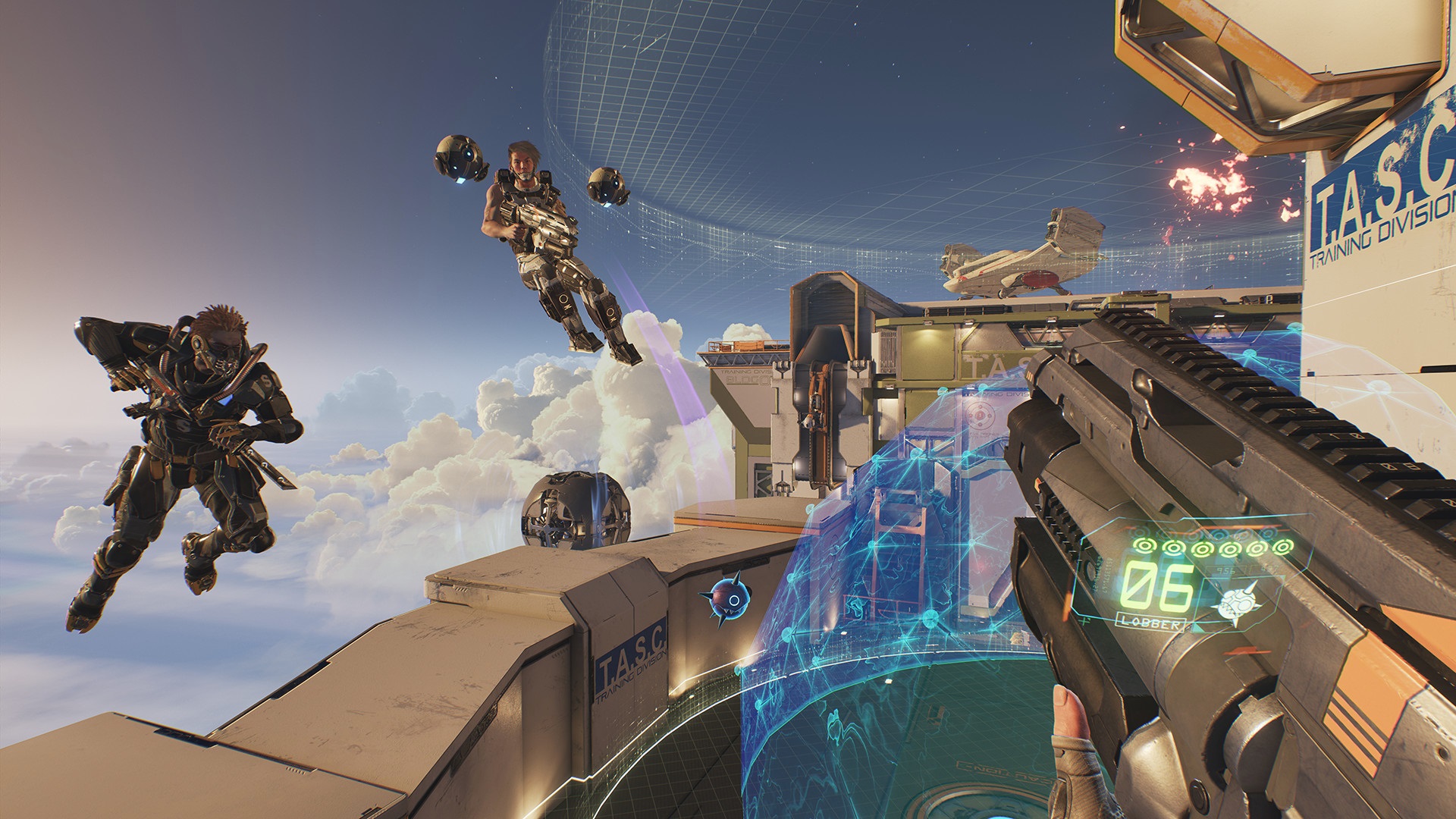Image resolution: width=1456 pixels, height=819 pixels.
Task: Click the glowing 06 ammo counter
Action: pyautogui.click(x=1156, y=588)
